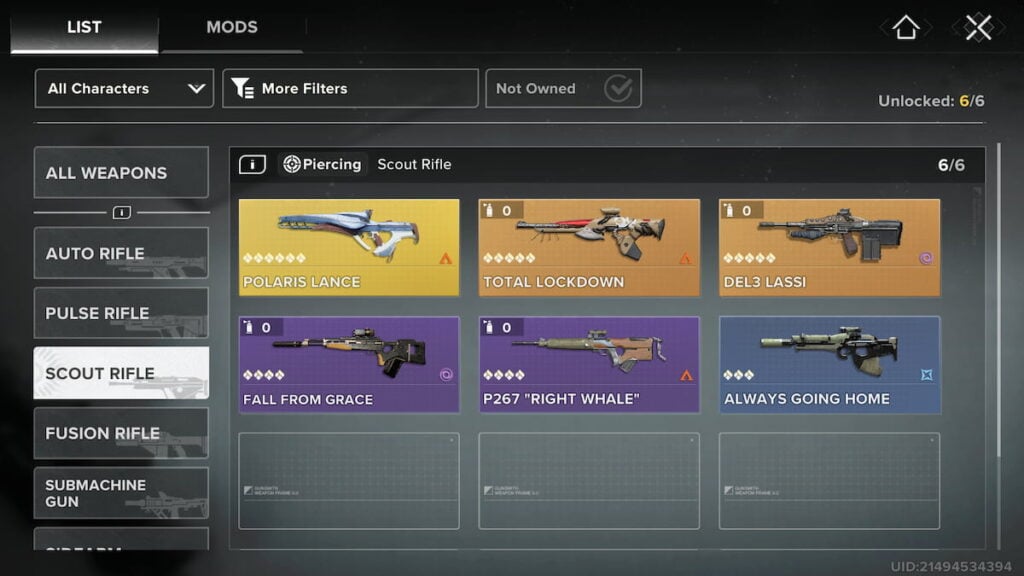Open the Scout Rifle category
Image resolution: width=1024 pixels, height=576 pixels.
coord(121,373)
